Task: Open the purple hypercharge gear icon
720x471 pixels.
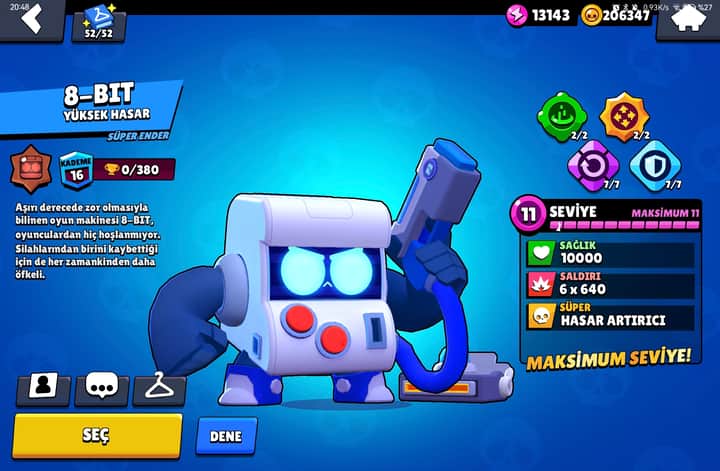Action: [592, 164]
